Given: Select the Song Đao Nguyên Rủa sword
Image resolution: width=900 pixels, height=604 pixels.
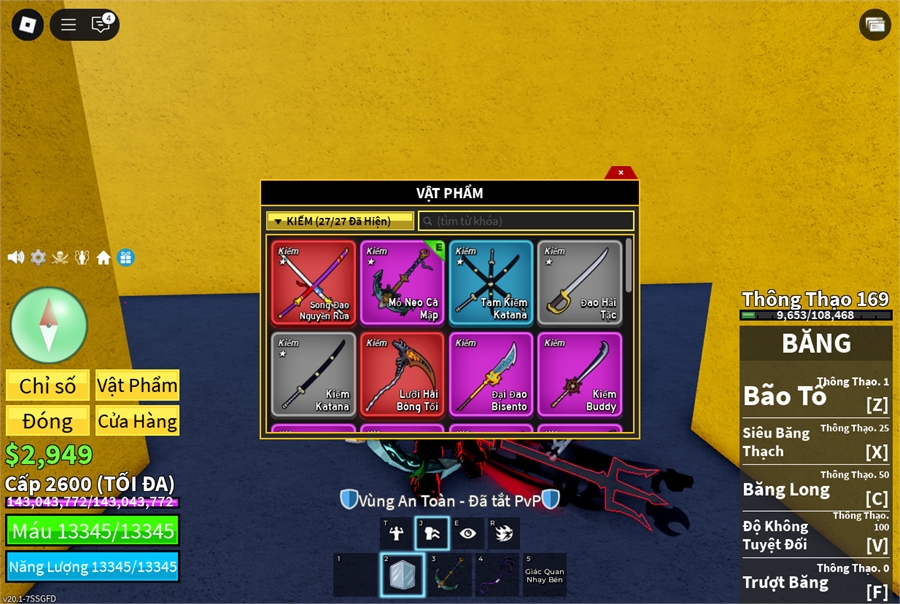Looking at the screenshot, I should 313,282.
